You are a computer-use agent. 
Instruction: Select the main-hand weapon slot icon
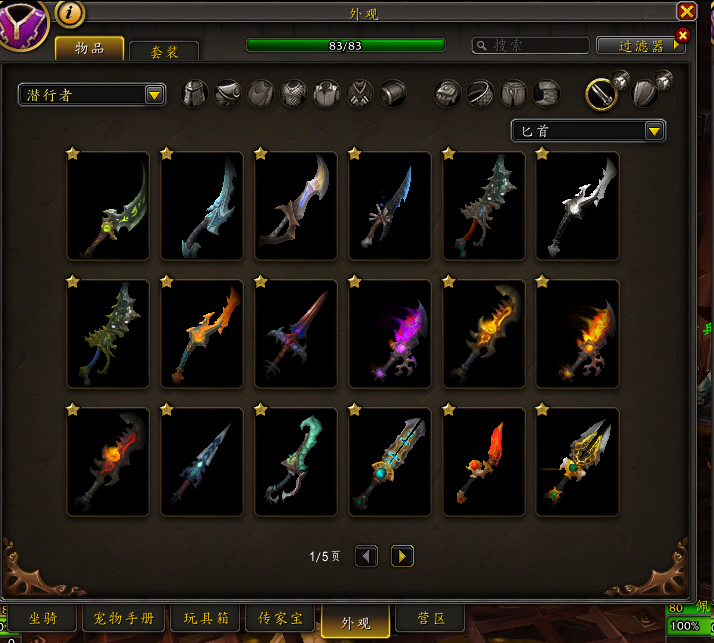(x=601, y=94)
